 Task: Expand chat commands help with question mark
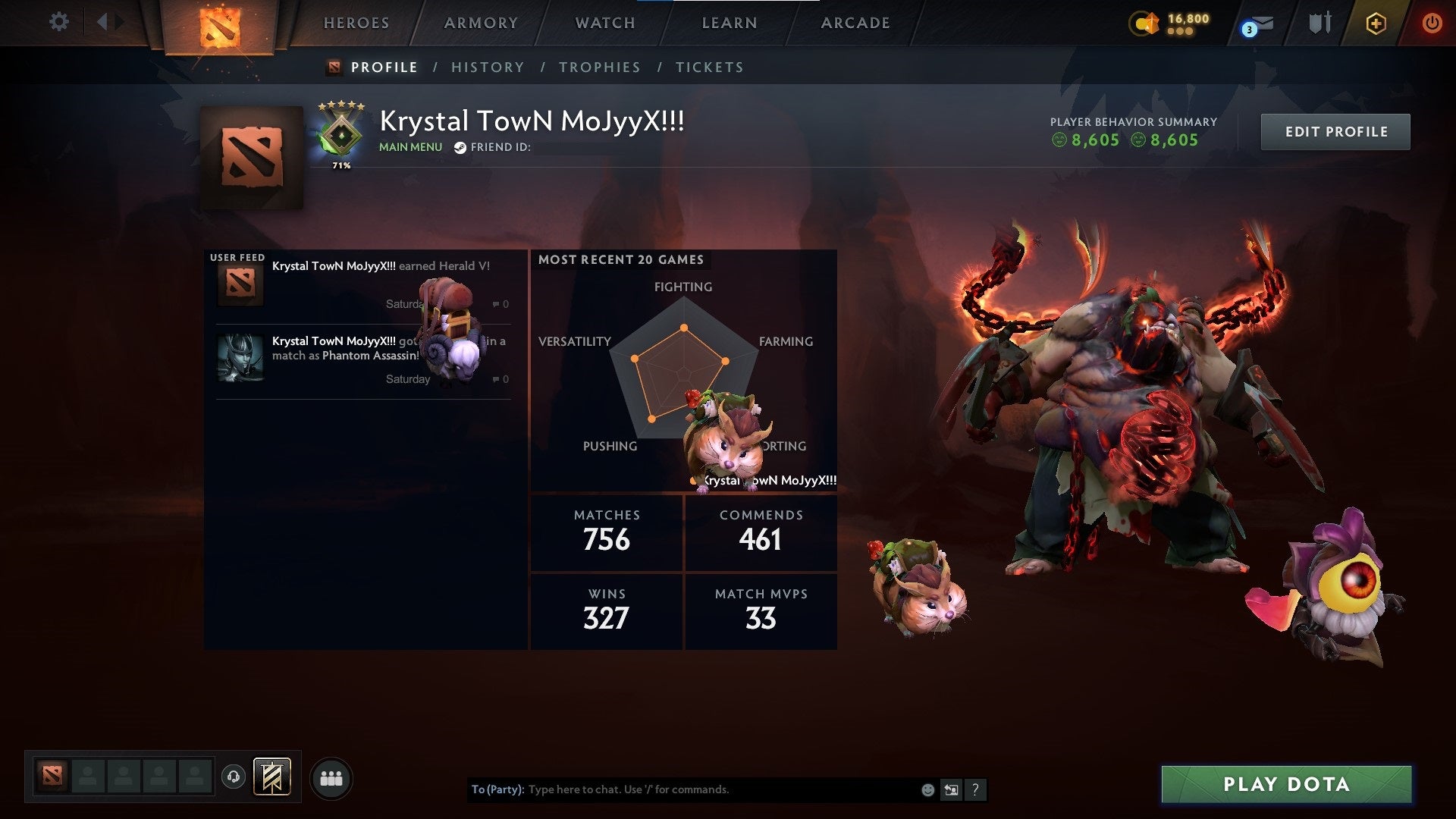[x=976, y=789]
